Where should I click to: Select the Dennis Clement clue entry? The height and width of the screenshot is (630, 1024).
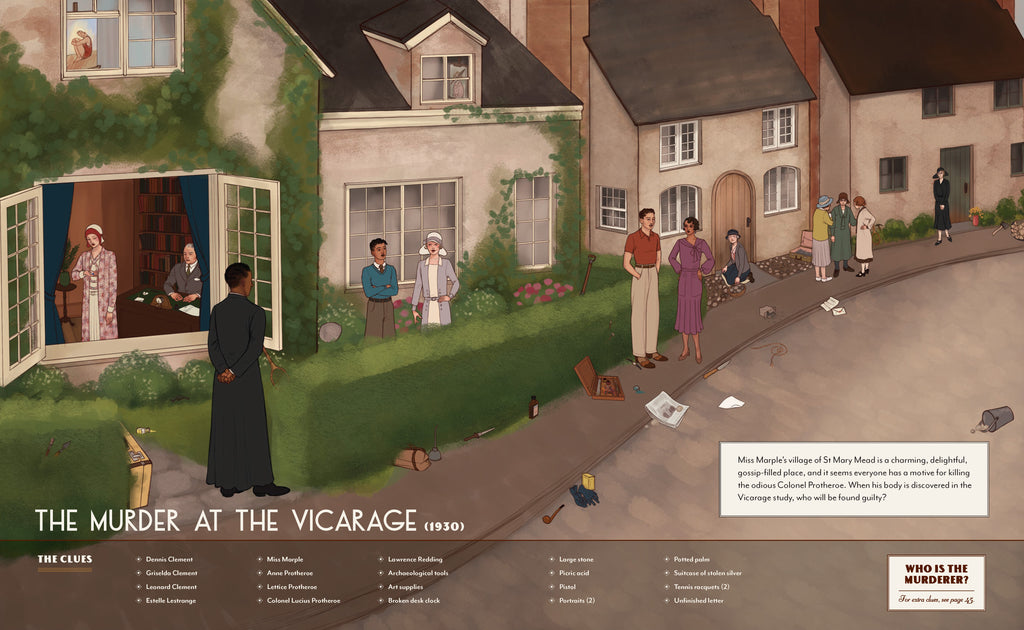tap(170, 559)
